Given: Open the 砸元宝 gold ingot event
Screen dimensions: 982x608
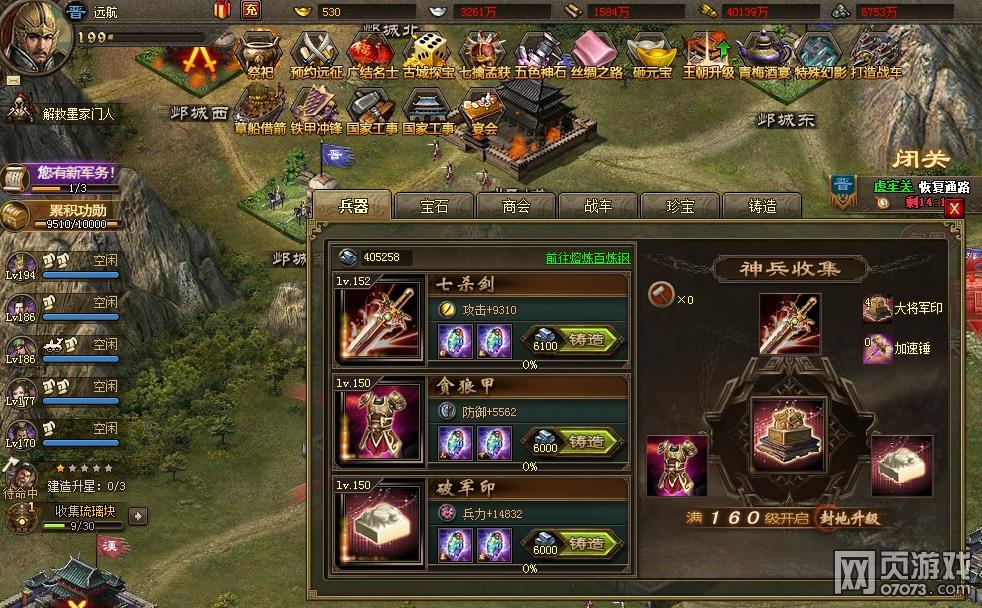Looking at the screenshot, I should pyautogui.click(x=651, y=54).
